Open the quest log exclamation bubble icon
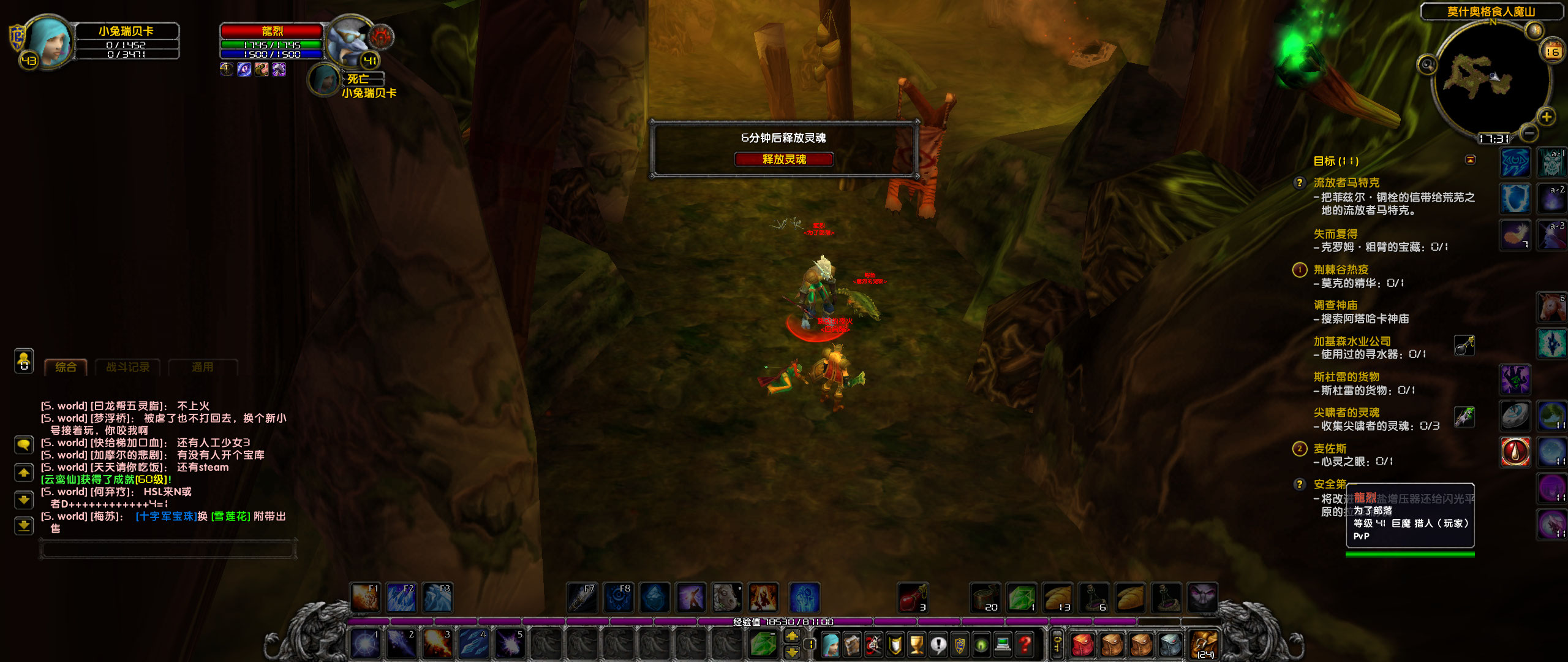This screenshot has height=662, width=1568. coord(938,644)
